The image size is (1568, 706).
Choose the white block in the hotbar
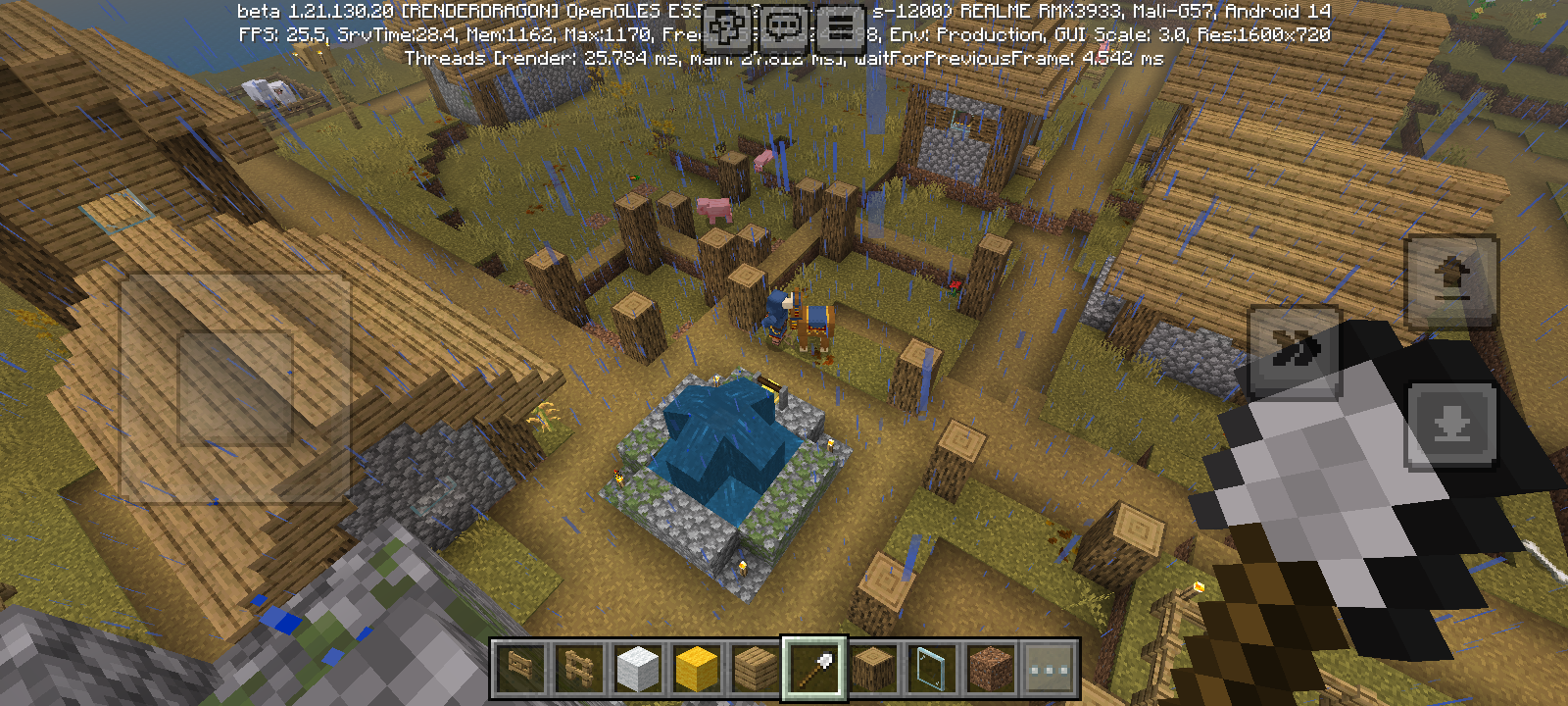coord(638,669)
